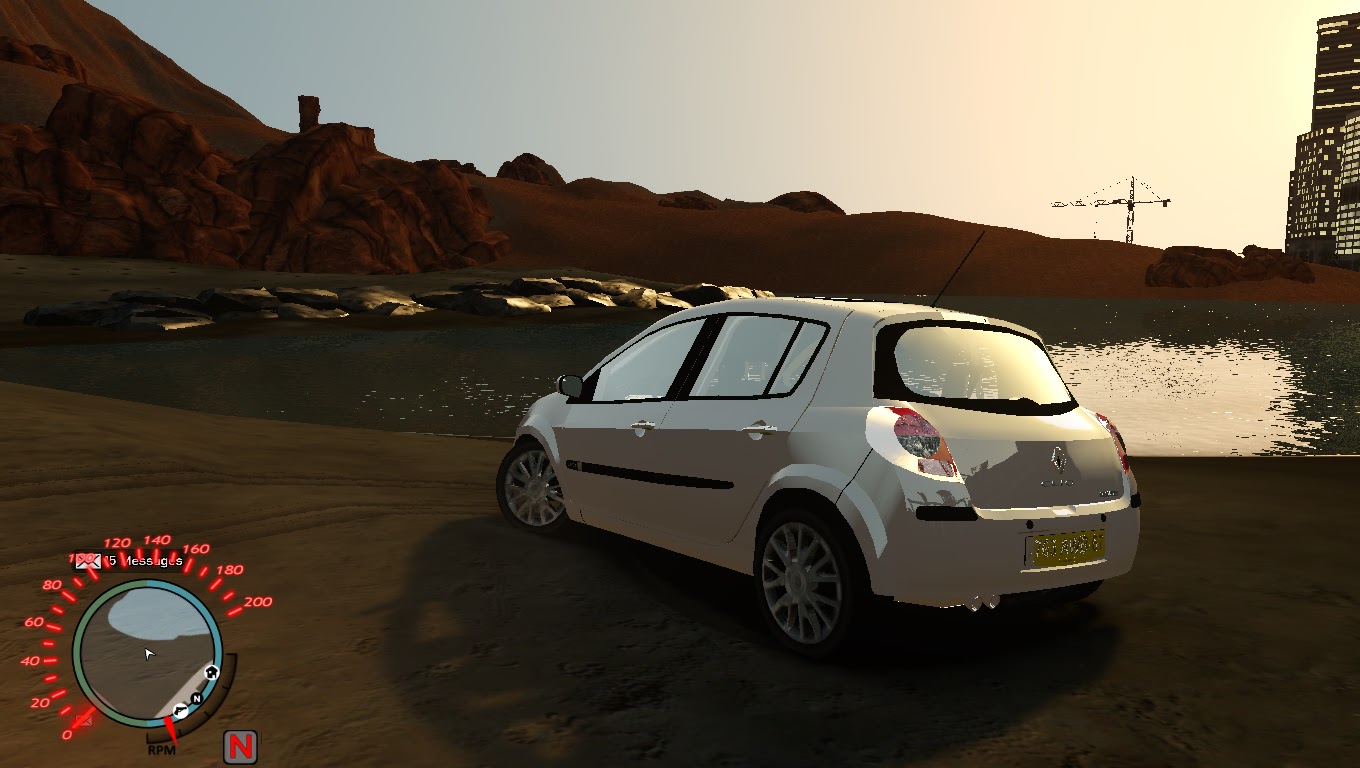Click the north compass blip on the minimap
Screen dimensions: 1360x768
(x=196, y=699)
